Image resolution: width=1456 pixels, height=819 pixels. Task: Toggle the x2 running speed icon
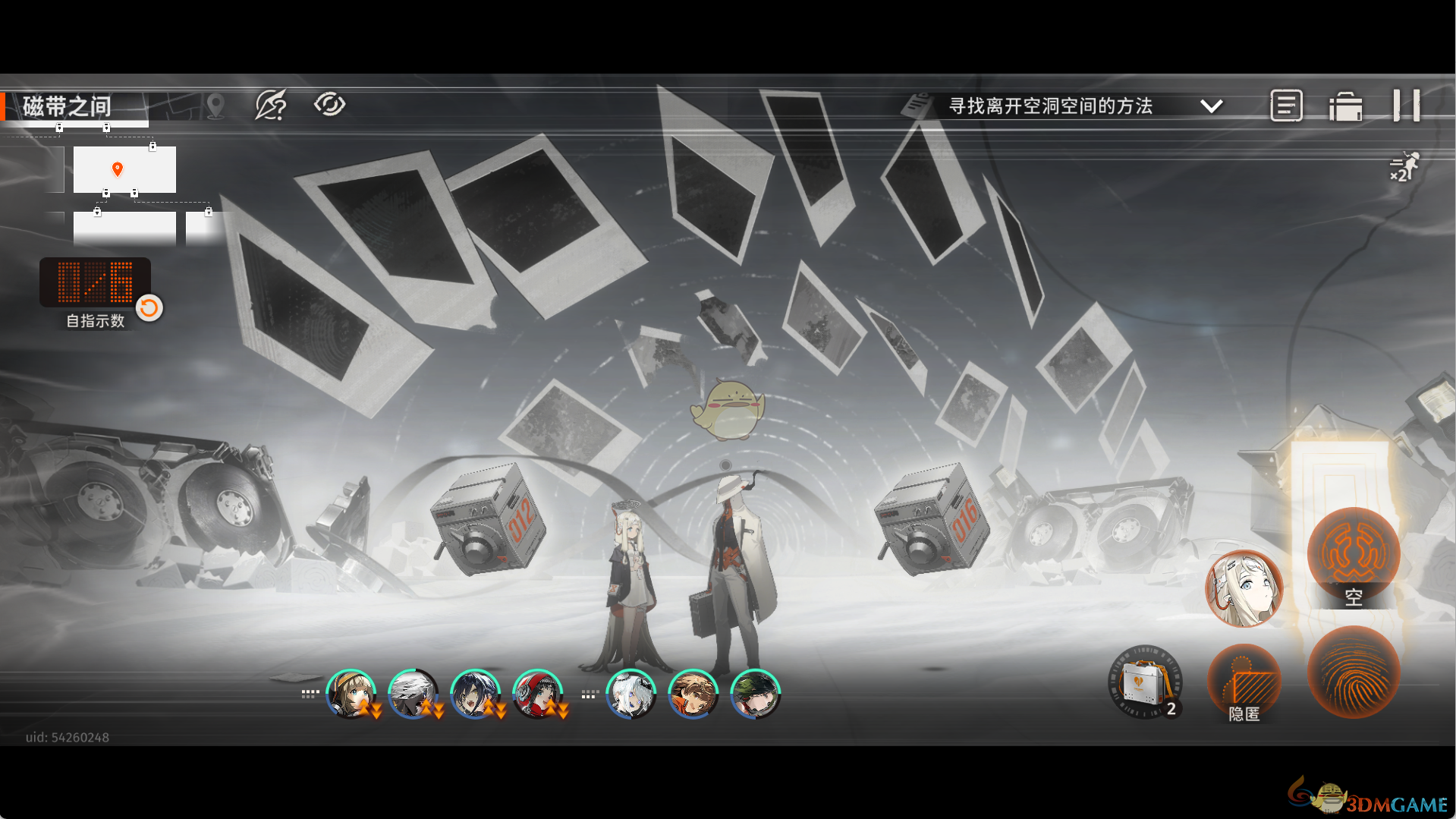click(1404, 168)
